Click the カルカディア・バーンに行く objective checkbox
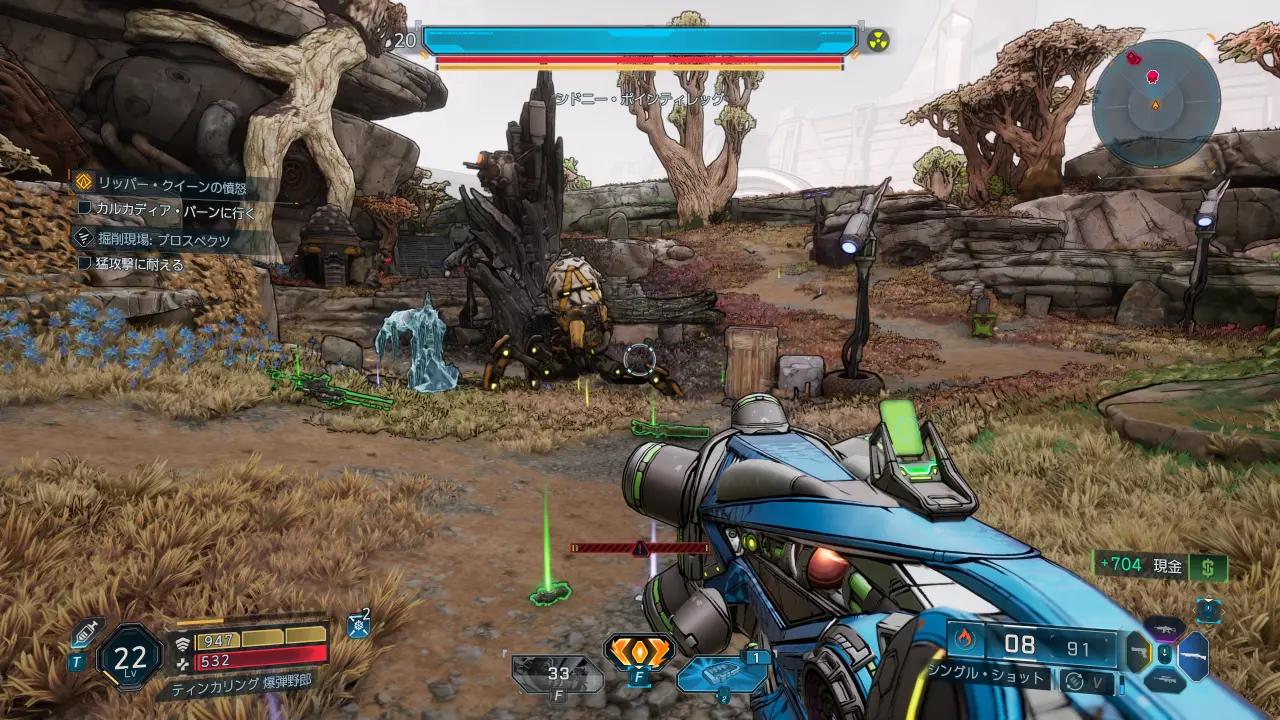The width and height of the screenshot is (1280, 720). pyautogui.click(x=86, y=211)
